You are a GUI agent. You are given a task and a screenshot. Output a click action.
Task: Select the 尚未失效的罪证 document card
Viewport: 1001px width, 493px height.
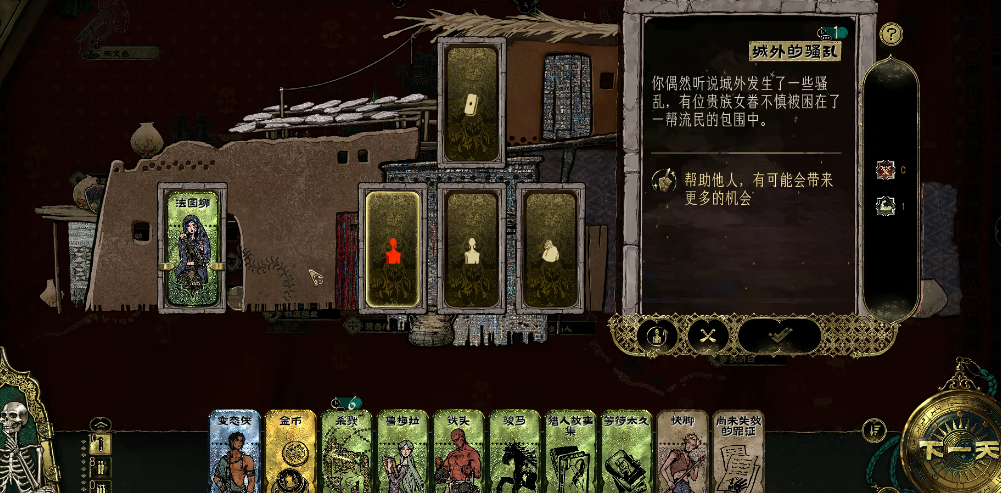pos(739,455)
